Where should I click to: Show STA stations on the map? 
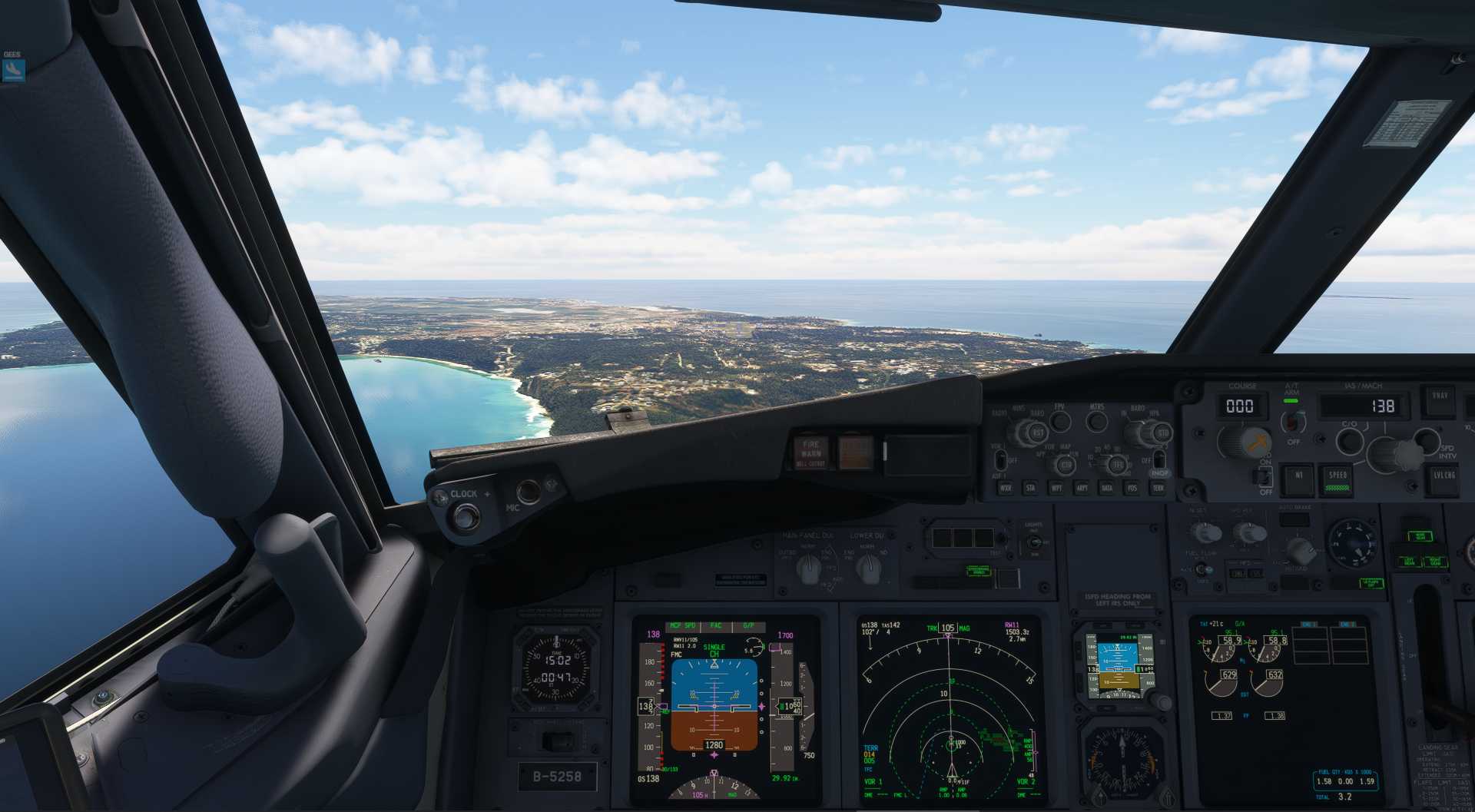[x=1031, y=488]
